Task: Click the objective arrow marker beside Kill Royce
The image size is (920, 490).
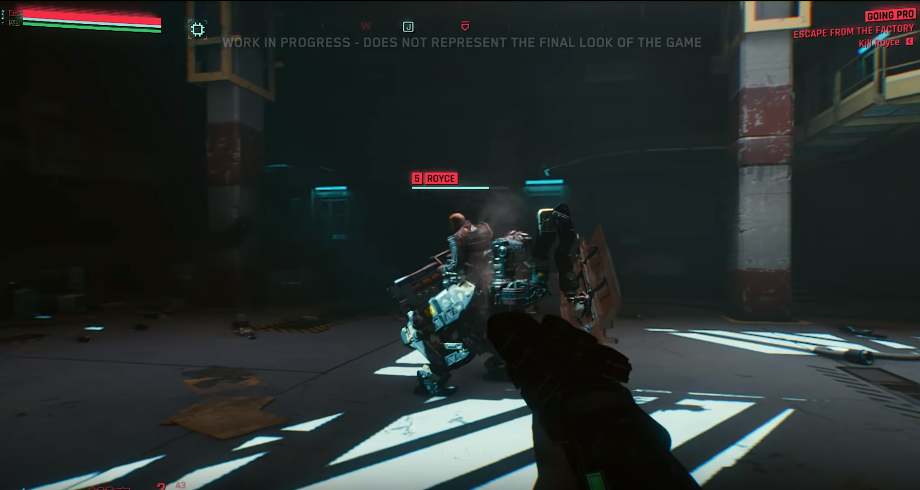Action: (909, 44)
